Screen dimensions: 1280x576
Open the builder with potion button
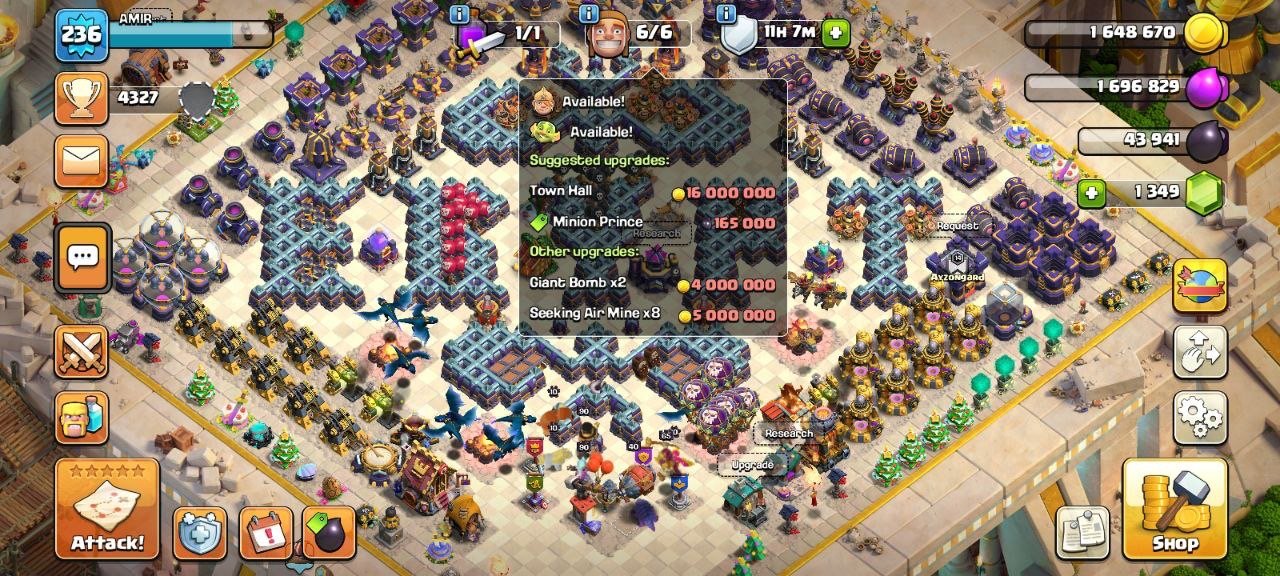click(x=81, y=417)
